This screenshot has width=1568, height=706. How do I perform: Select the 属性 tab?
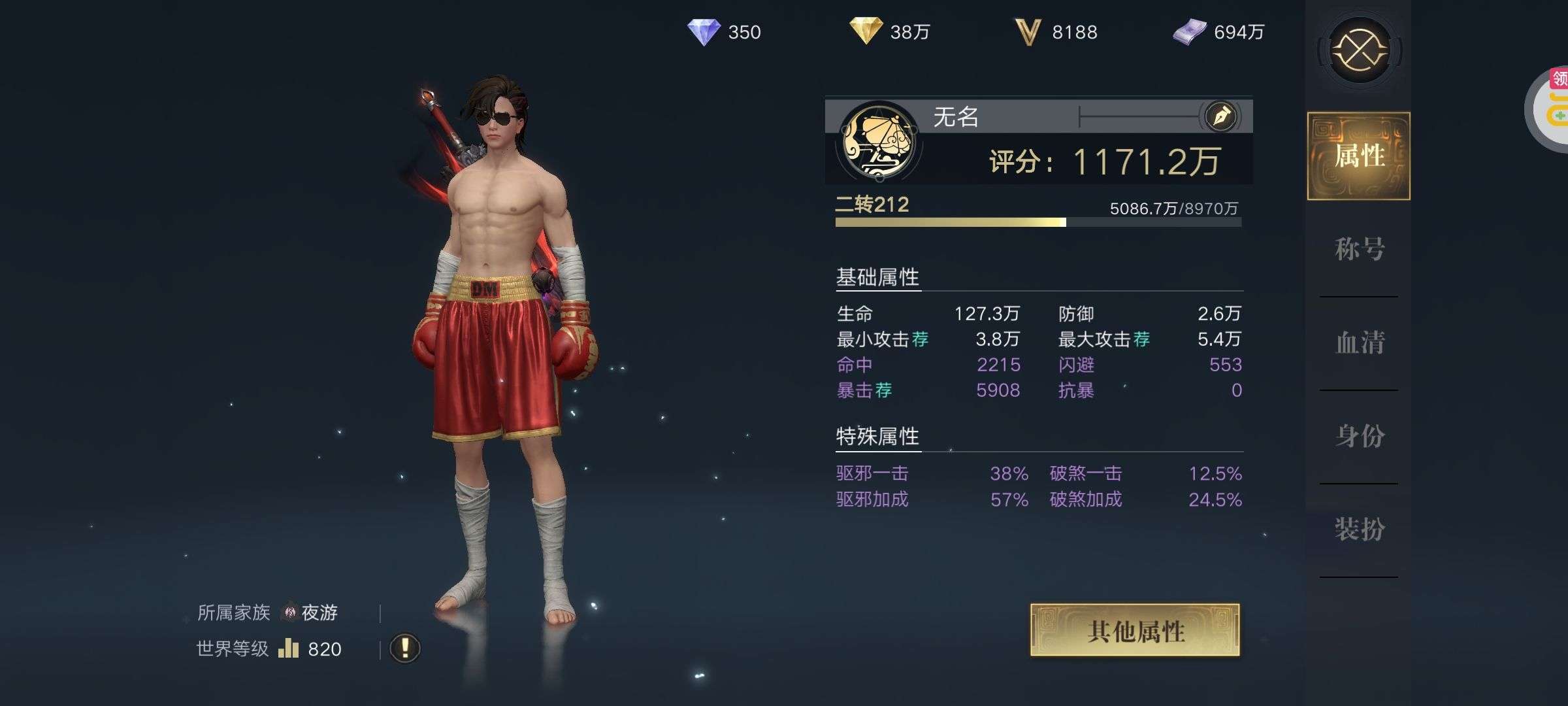click(x=1359, y=156)
